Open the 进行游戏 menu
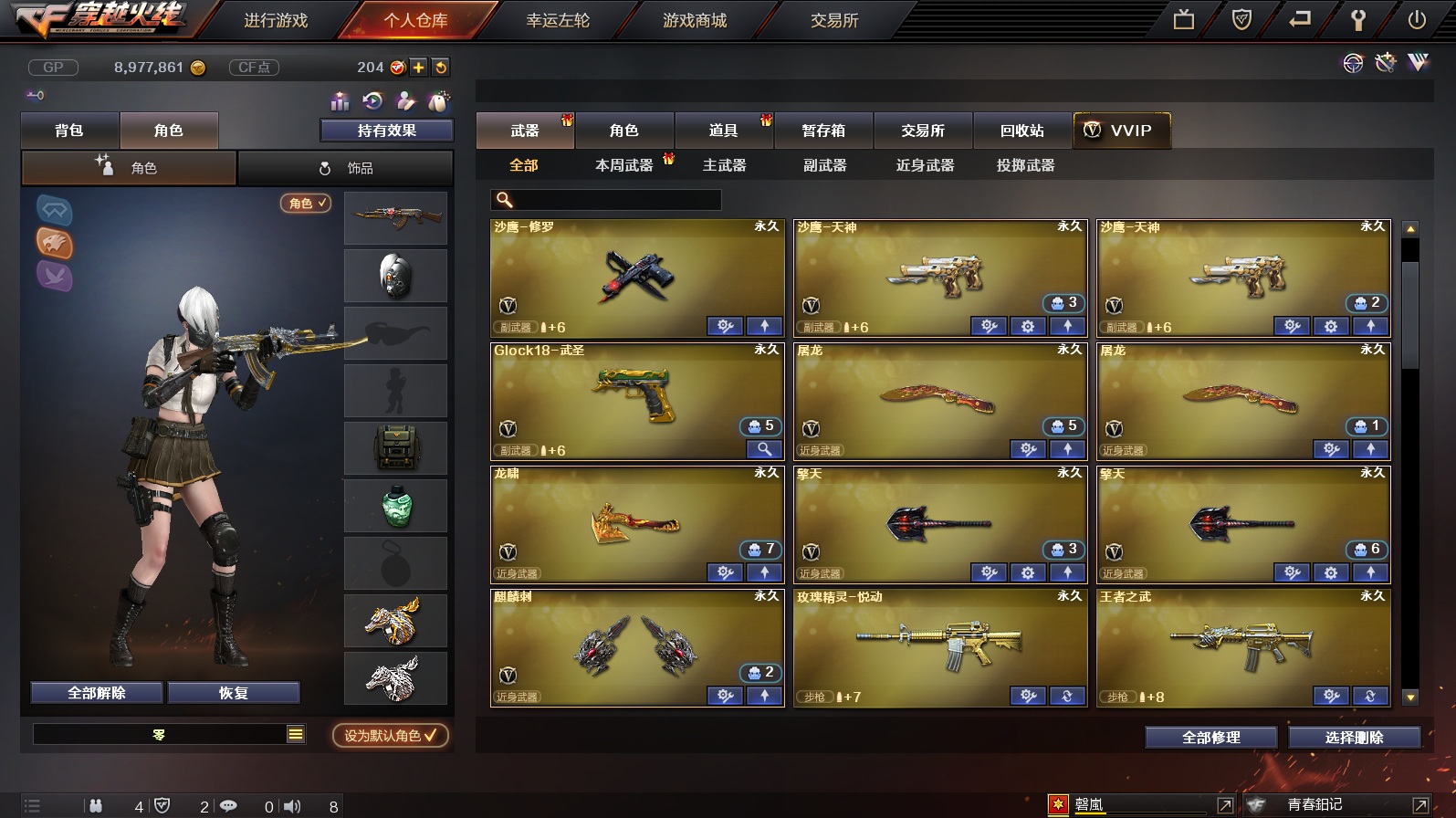 [276, 20]
